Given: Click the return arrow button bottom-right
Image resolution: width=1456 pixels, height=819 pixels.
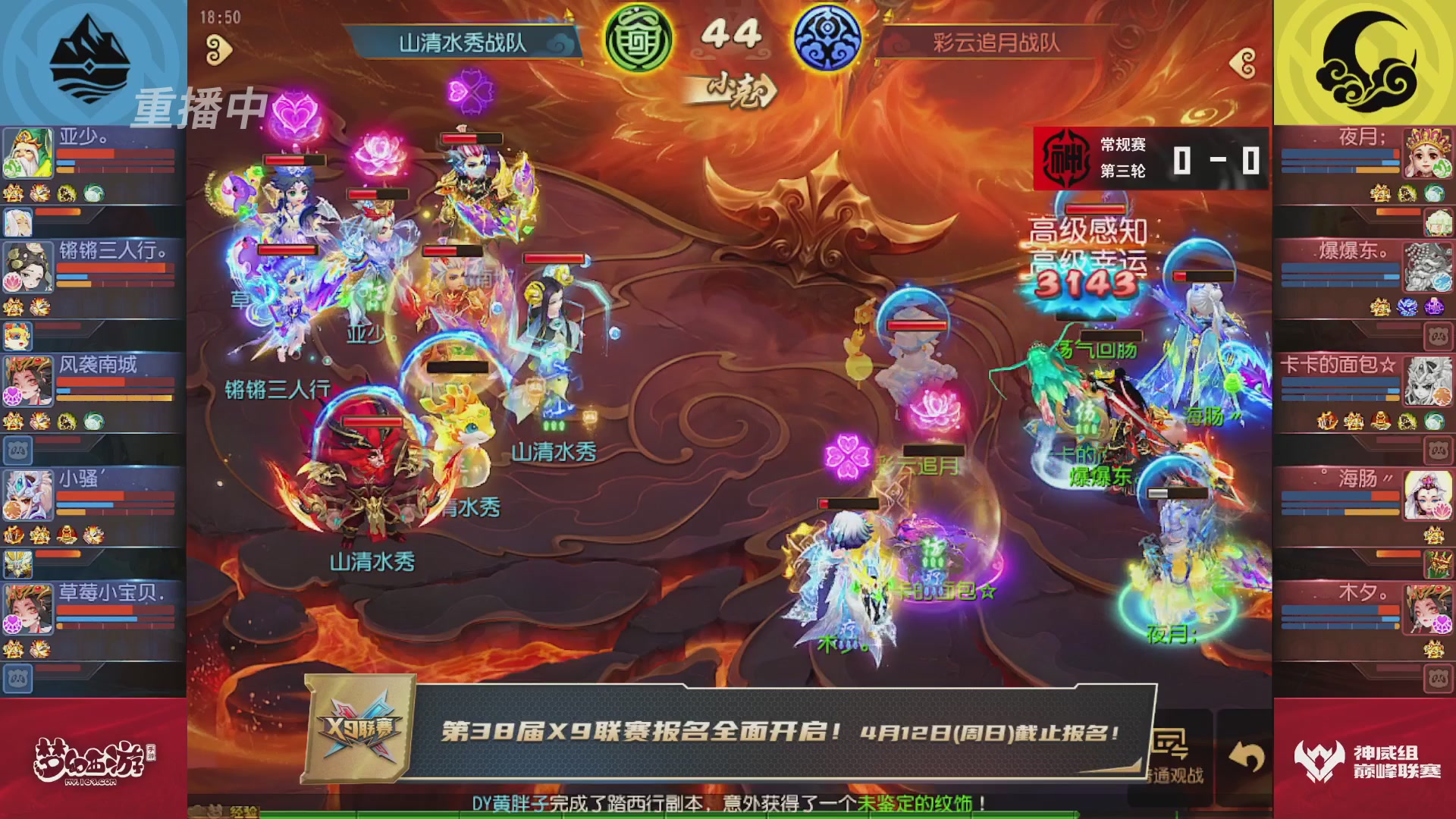Looking at the screenshot, I should click(1247, 755).
